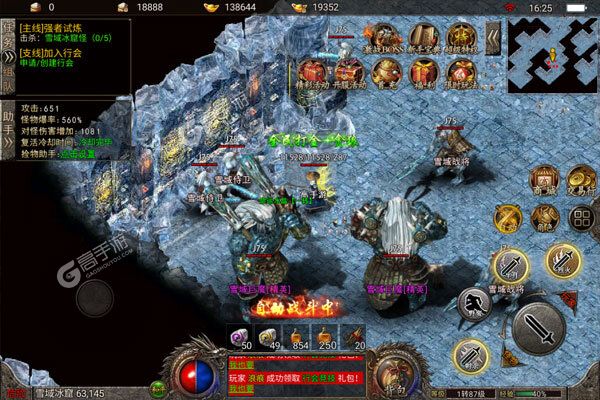Use the large sword basic attack button
The width and height of the screenshot is (600, 400).
pos(538,327)
